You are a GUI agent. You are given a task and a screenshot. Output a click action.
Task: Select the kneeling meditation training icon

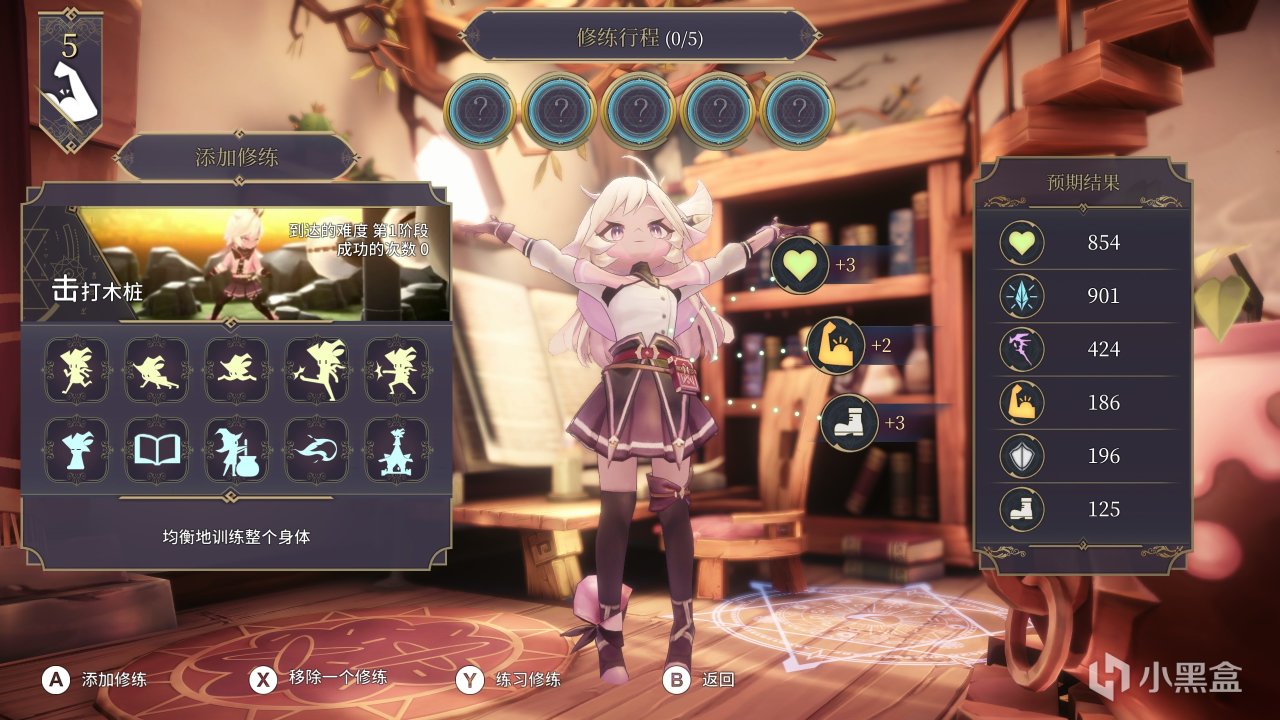77,450
